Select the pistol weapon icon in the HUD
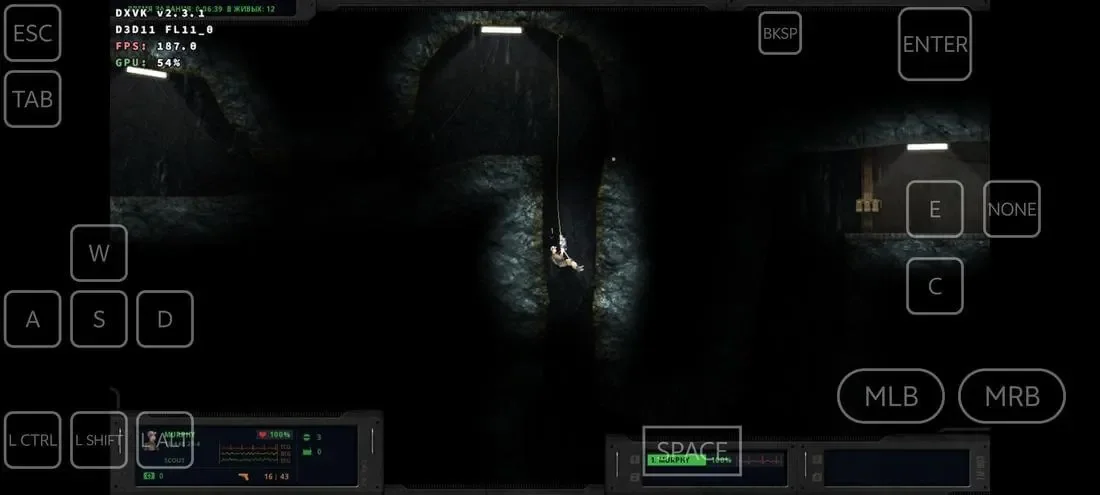This screenshot has width=1100, height=495. pos(246,476)
